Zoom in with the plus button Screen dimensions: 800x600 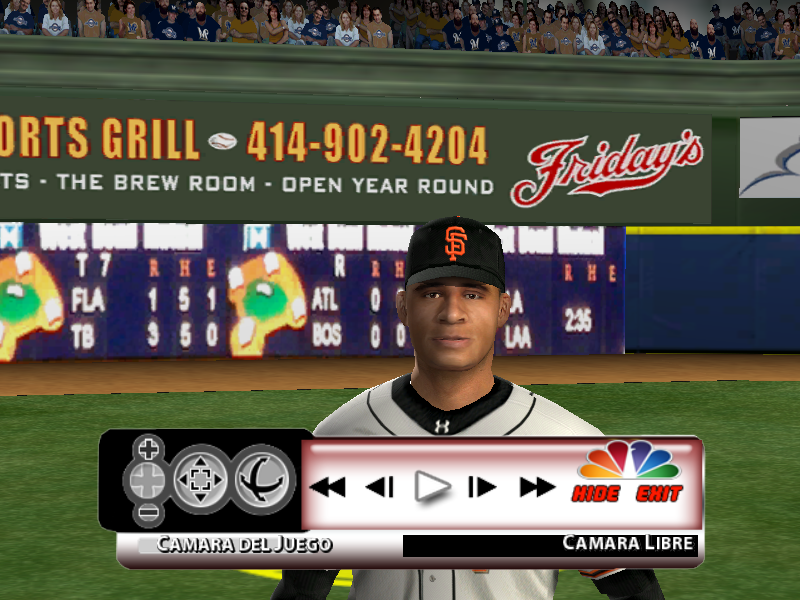pyautogui.click(x=148, y=447)
